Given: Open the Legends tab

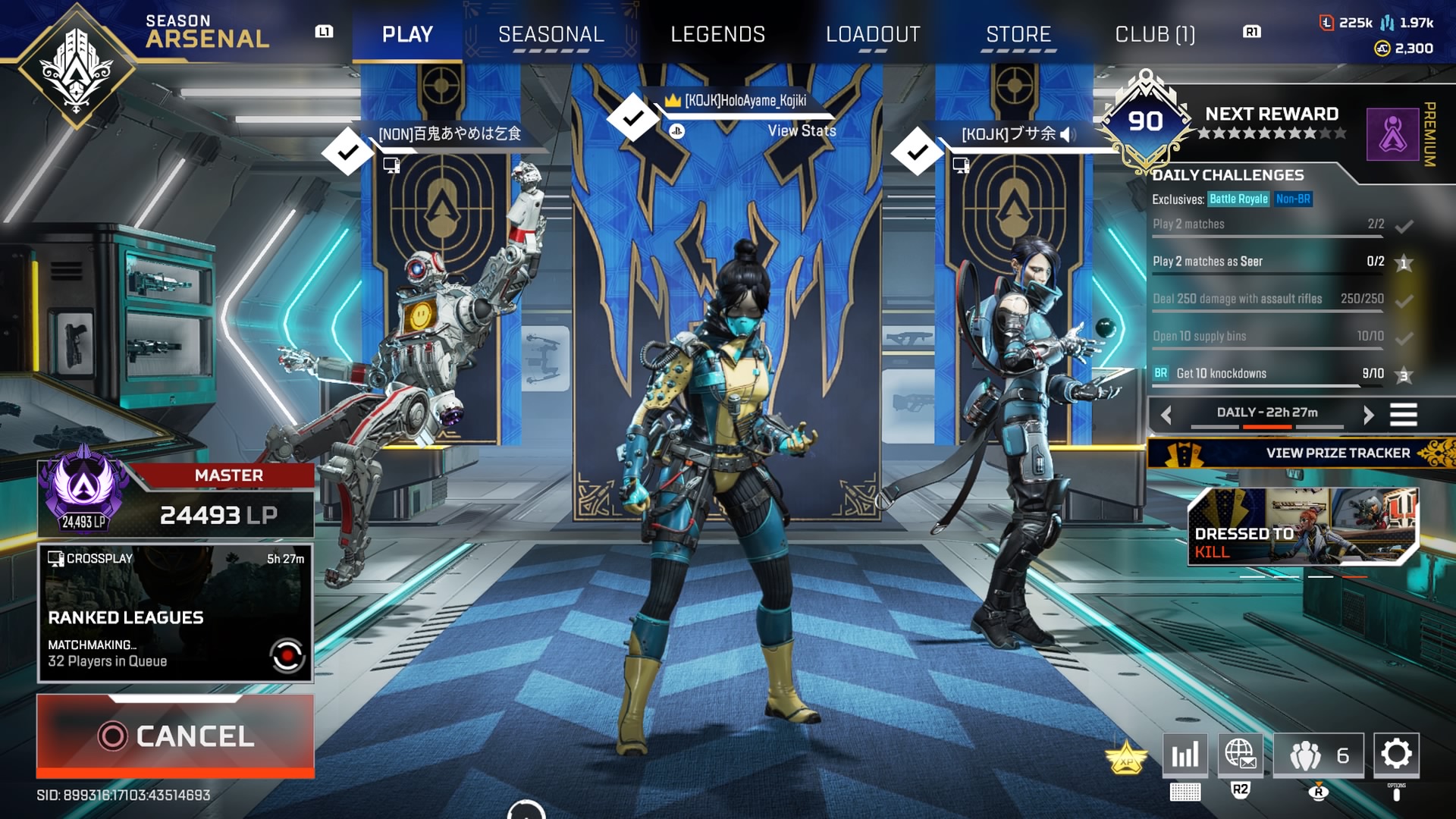Looking at the screenshot, I should (x=717, y=34).
